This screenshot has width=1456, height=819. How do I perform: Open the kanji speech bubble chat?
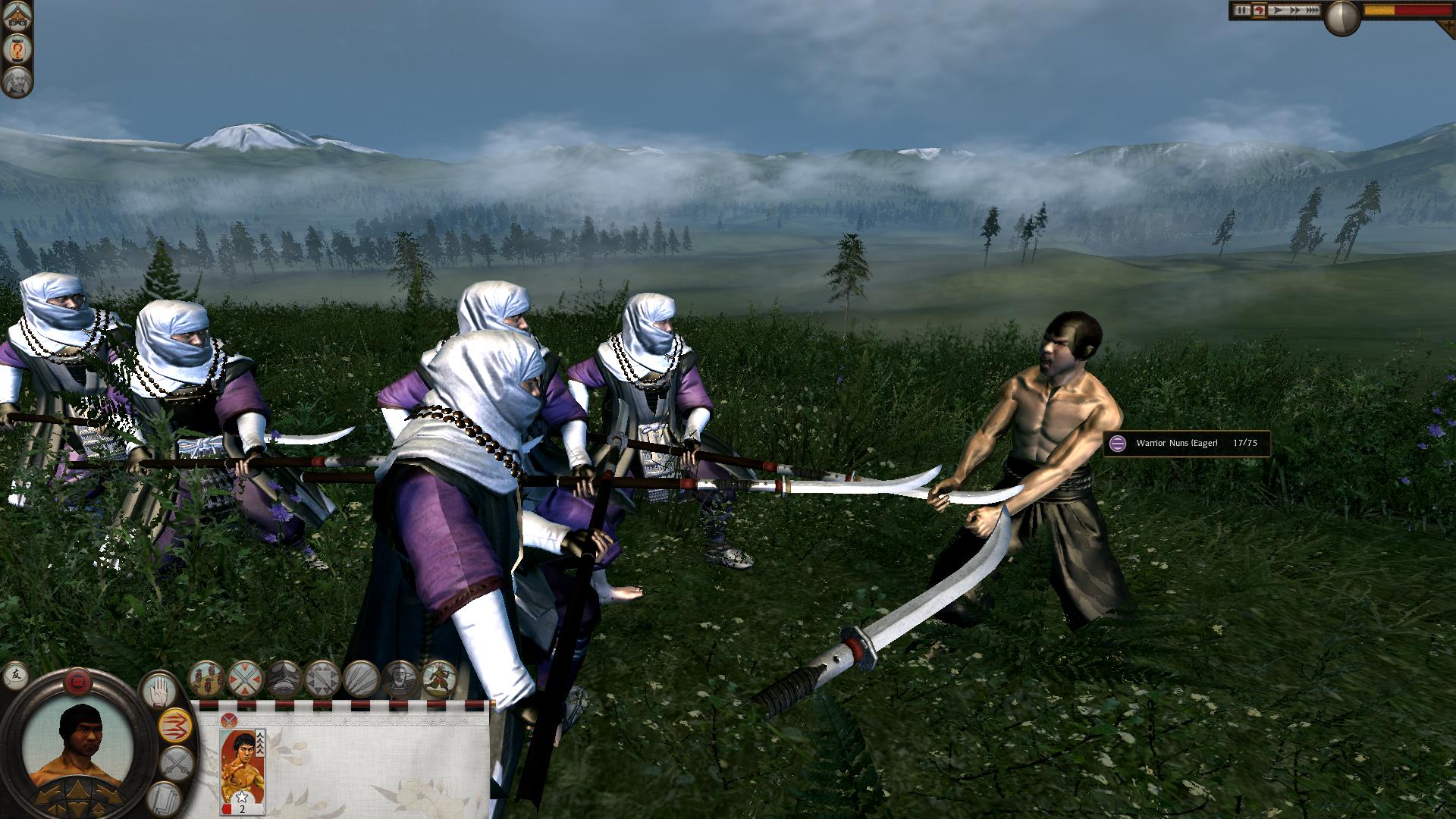(15, 674)
